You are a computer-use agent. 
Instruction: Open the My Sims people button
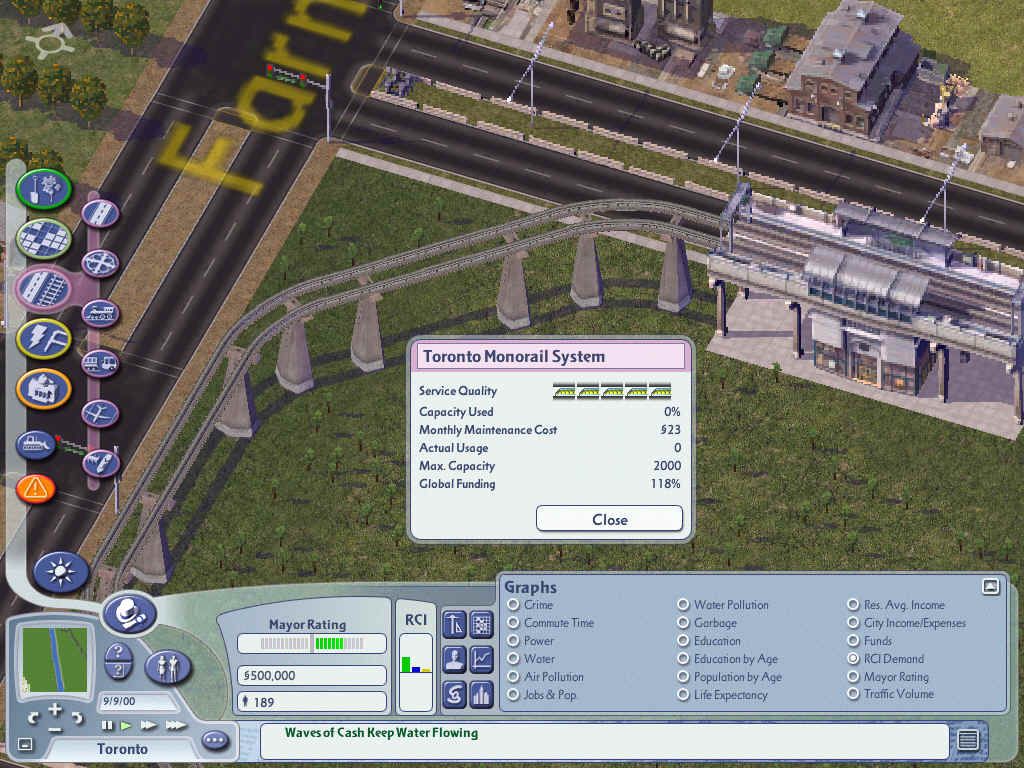[168, 667]
